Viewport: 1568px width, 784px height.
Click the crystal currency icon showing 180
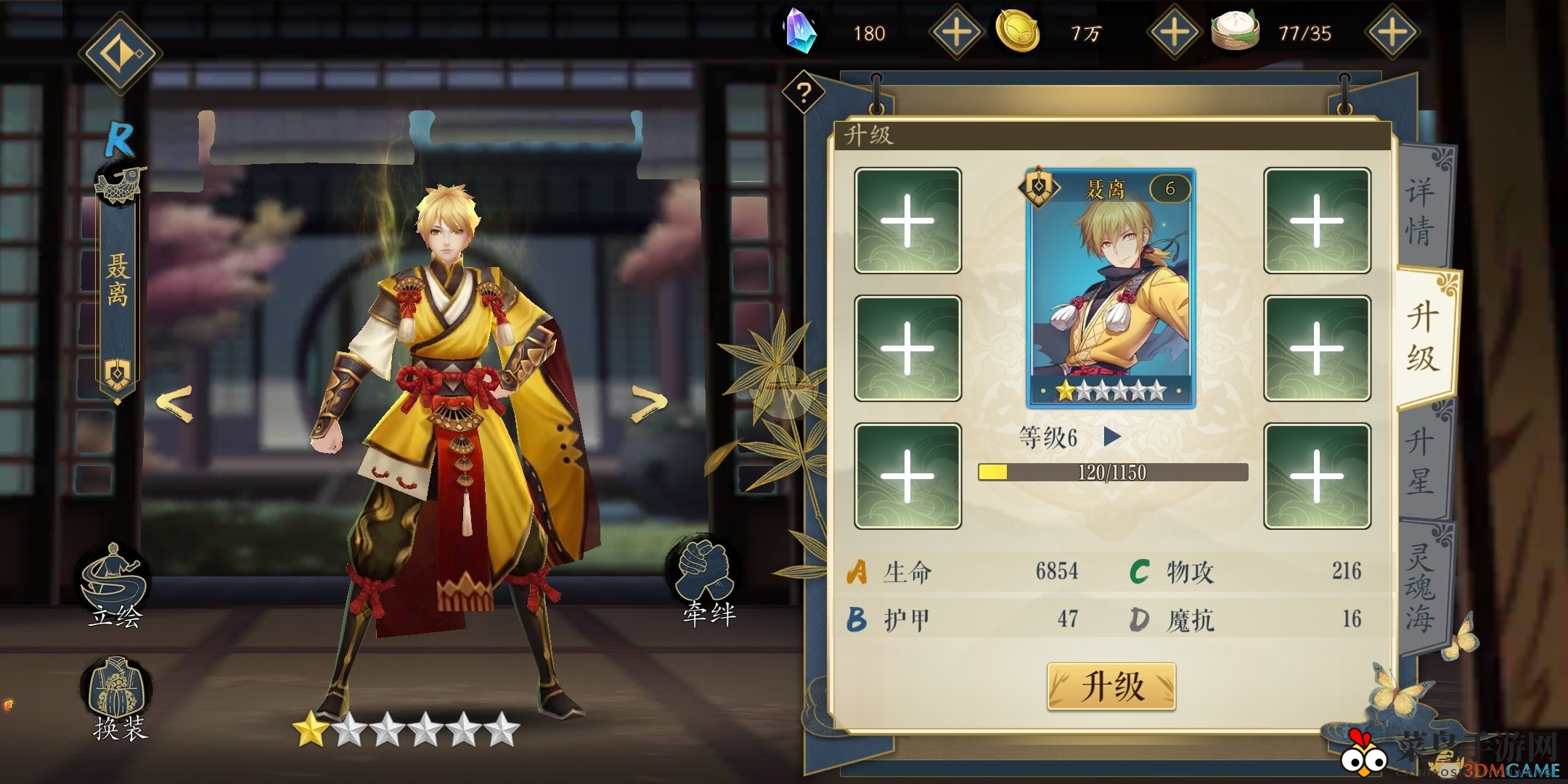point(800,32)
